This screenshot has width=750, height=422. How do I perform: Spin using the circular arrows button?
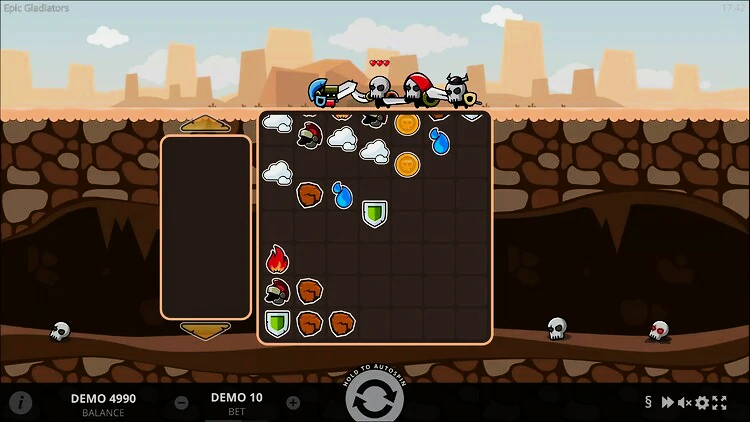(375, 402)
